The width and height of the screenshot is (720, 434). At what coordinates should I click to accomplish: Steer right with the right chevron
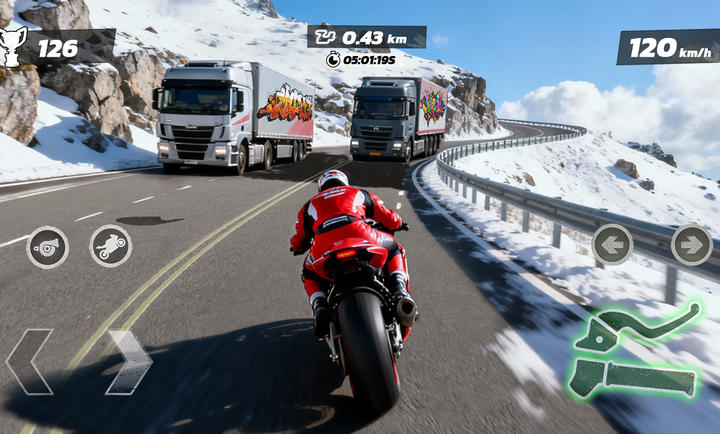pyautogui.click(x=129, y=361)
